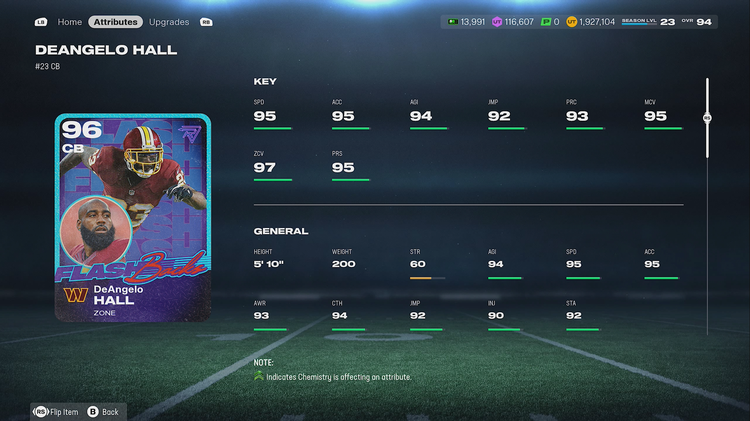The height and width of the screenshot is (421, 750).
Task: Open the Upgrades tab
Action: (x=168, y=21)
